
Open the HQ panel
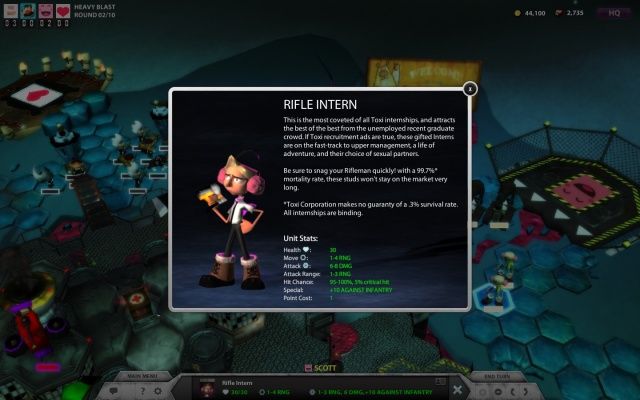[x=614, y=13]
